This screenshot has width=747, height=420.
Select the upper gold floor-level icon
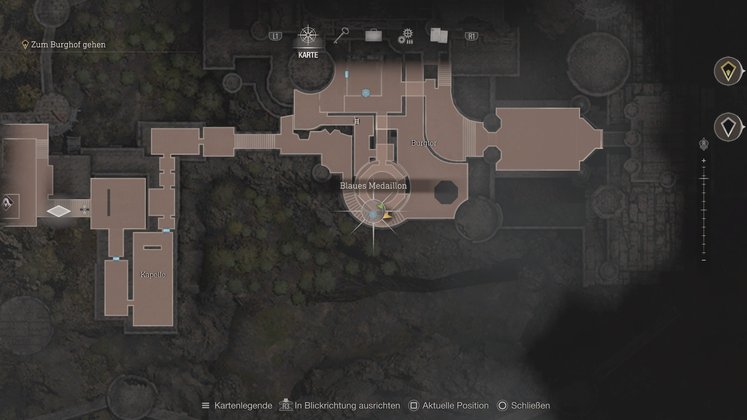(727, 71)
